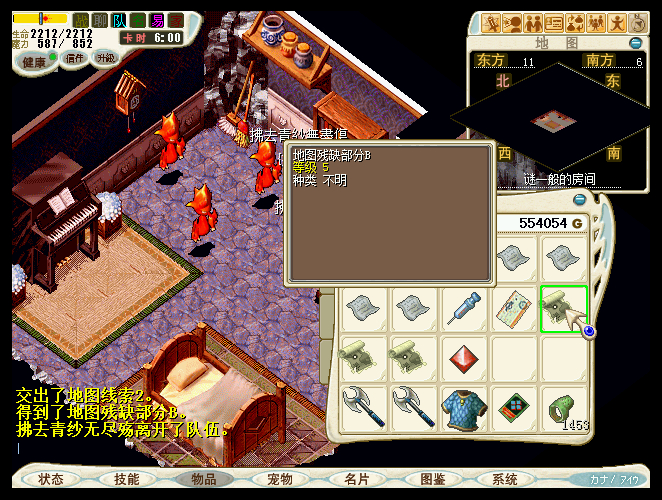Switch to the 技能 skills tab
Screen dimensions: 662x500
pyautogui.click(x=127, y=479)
